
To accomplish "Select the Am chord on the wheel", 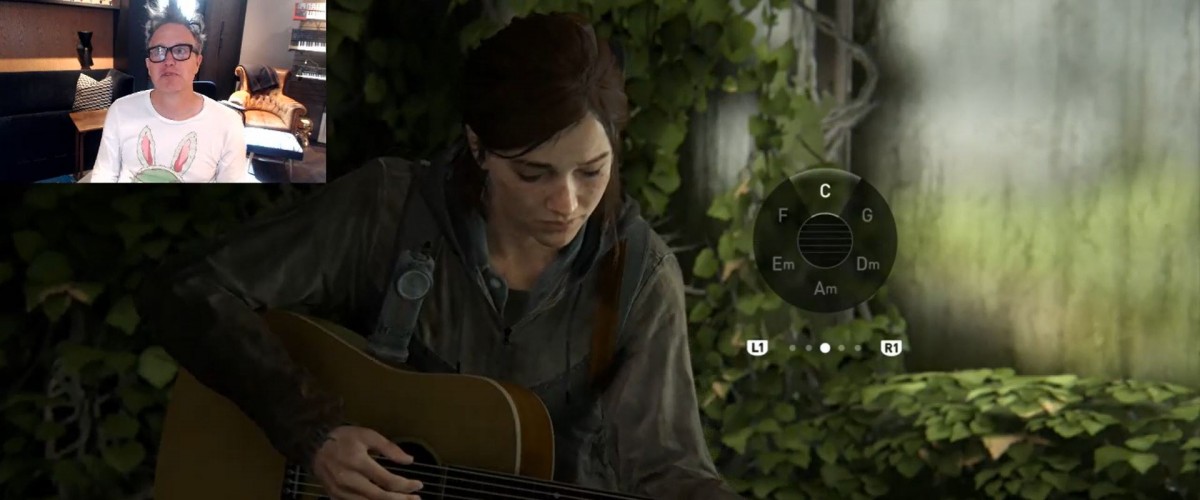I will (x=825, y=288).
